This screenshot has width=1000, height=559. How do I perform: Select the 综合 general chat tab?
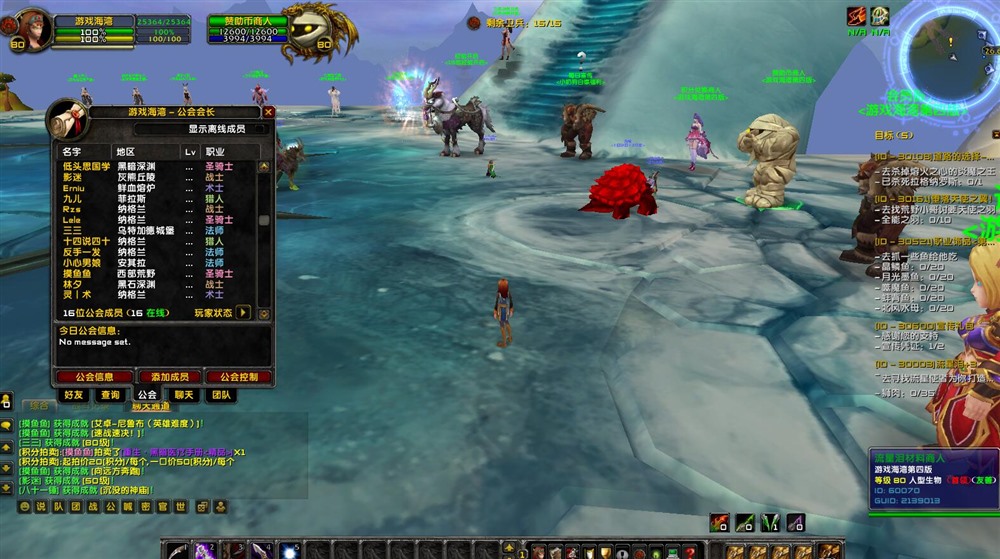pyautogui.click(x=39, y=406)
